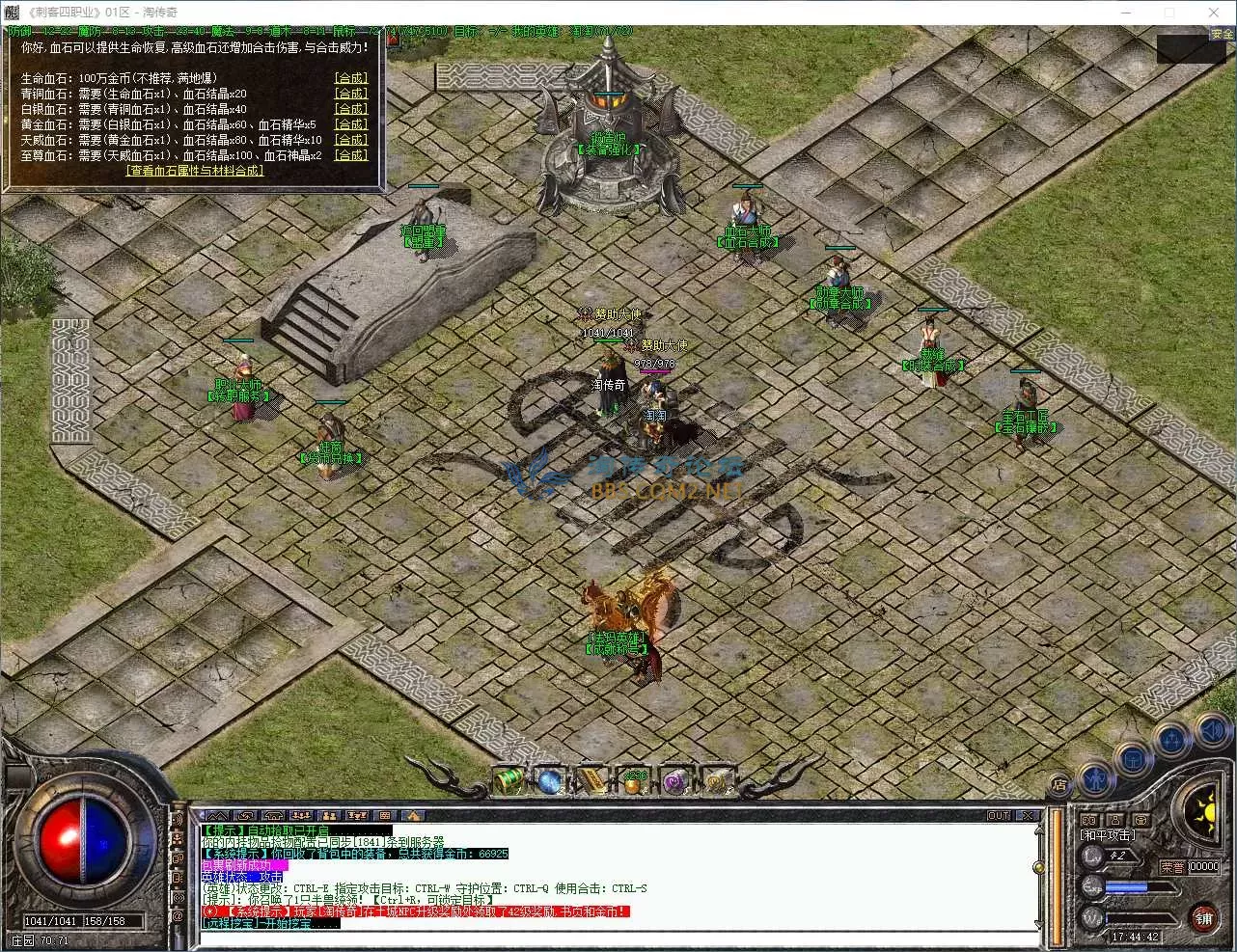The width and height of the screenshot is (1237, 952).
Task: Click 合成 for the 青铜血石 row
Action: [x=350, y=94]
